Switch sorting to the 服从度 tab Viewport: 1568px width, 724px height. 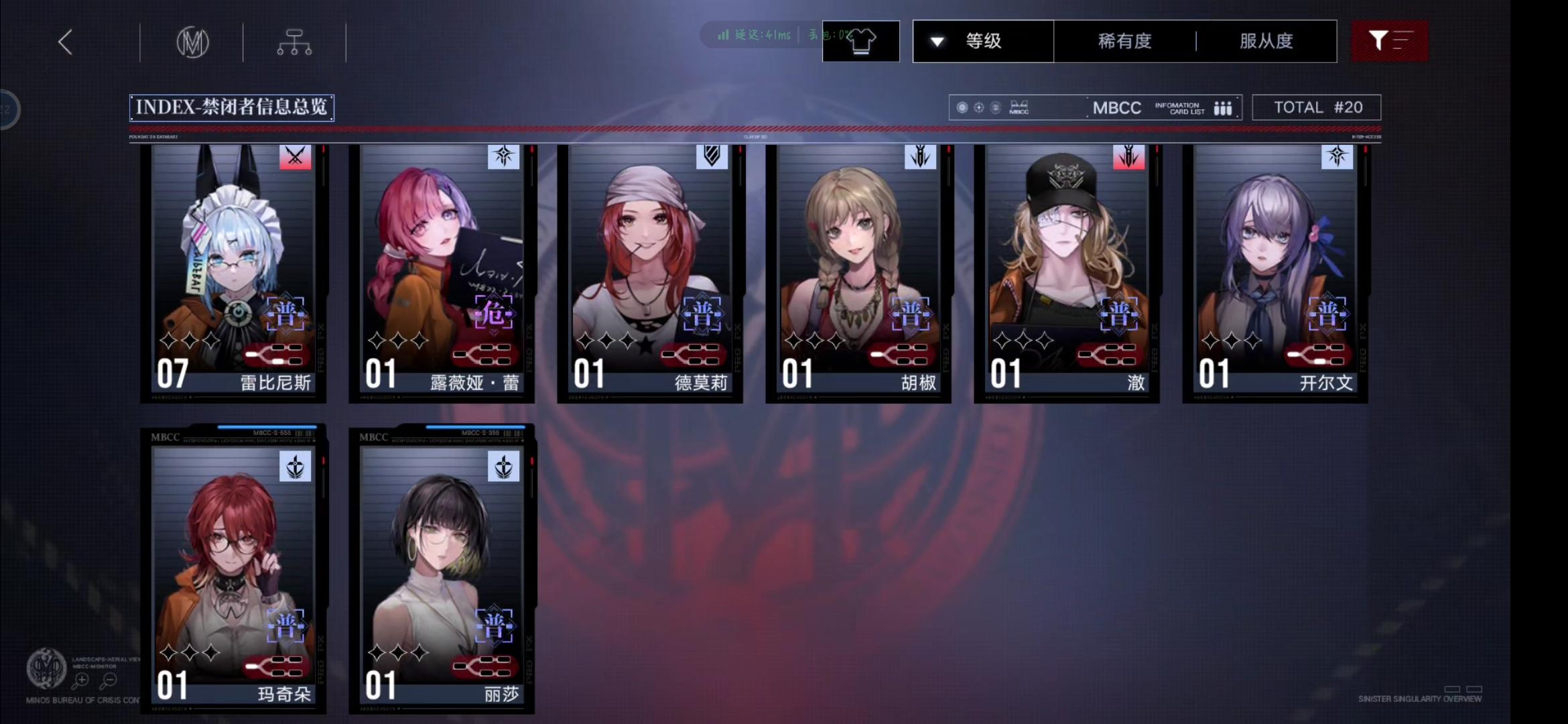pos(1266,41)
